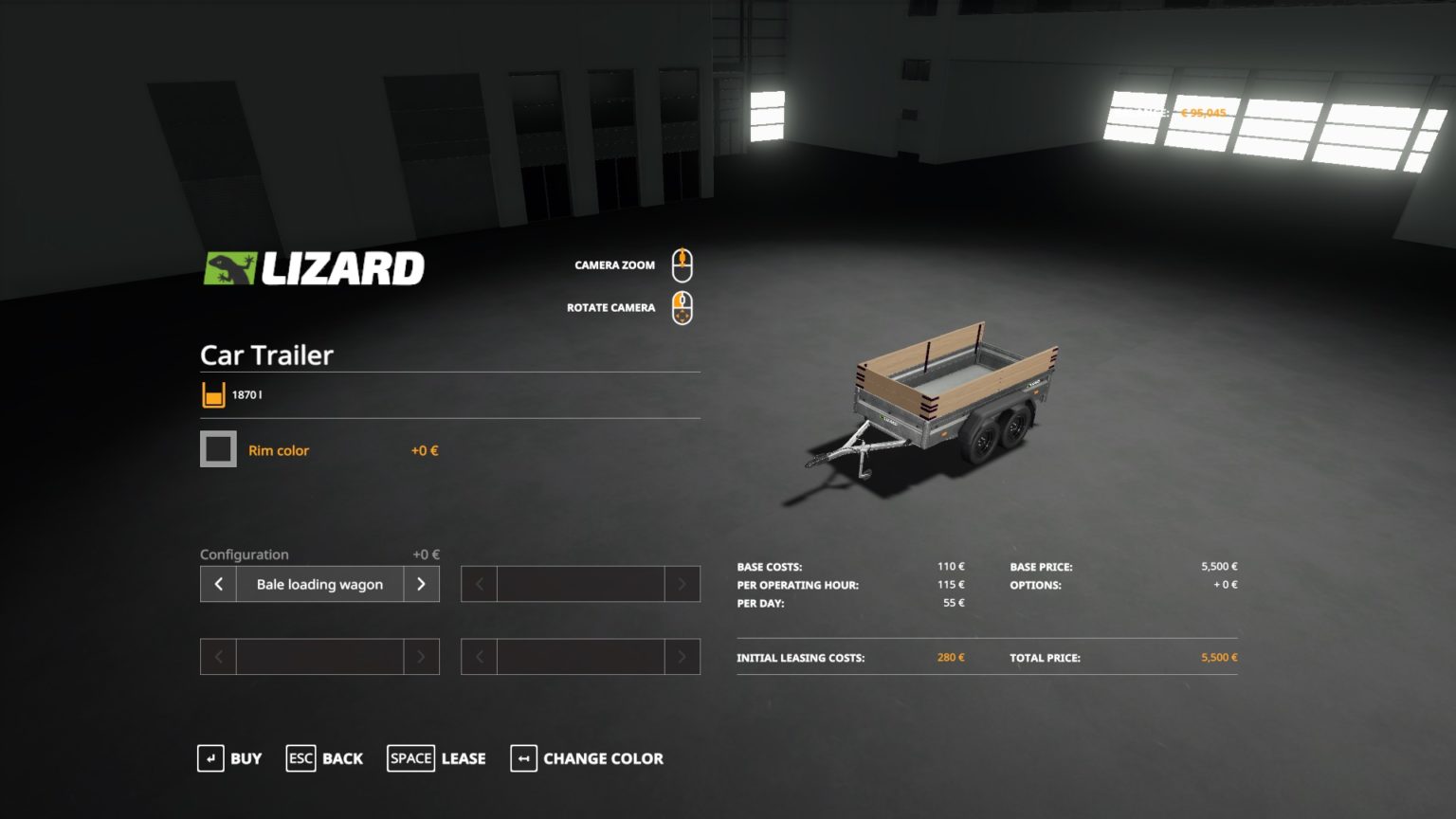Image resolution: width=1456 pixels, height=819 pixels.
Task: Click the empty second configuration slot
Action: pos(580,584)
